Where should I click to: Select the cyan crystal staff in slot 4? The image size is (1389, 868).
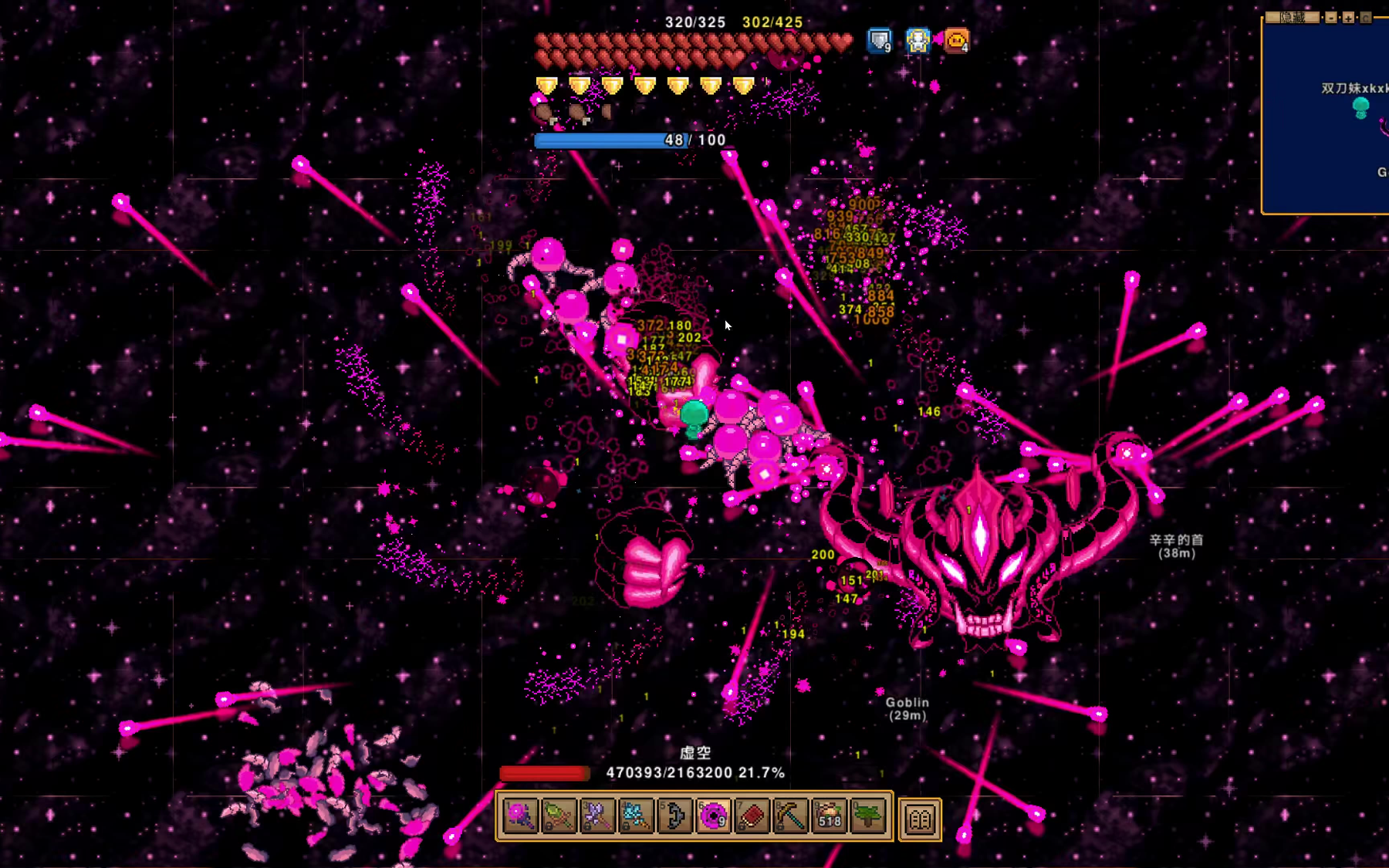pyautogui.click(x=636, y=816)
